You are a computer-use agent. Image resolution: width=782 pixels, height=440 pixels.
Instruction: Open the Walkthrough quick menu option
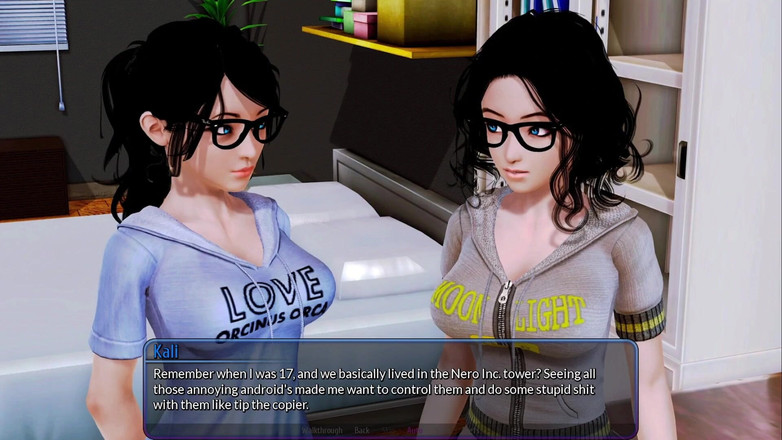point(322,430)
